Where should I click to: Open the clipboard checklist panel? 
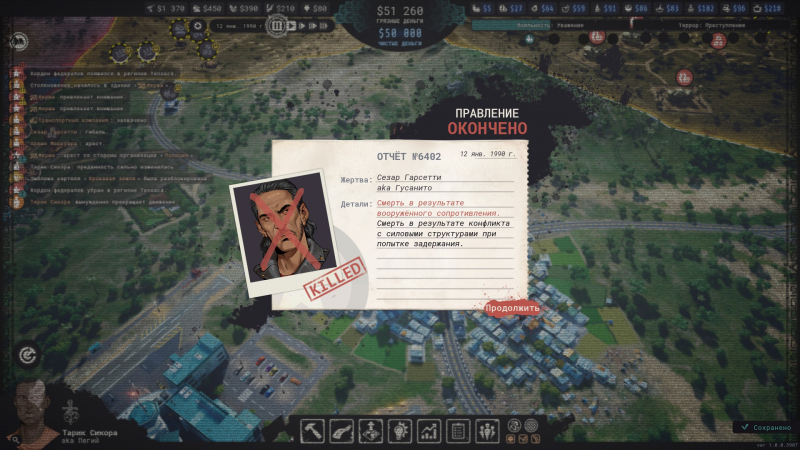459,431
